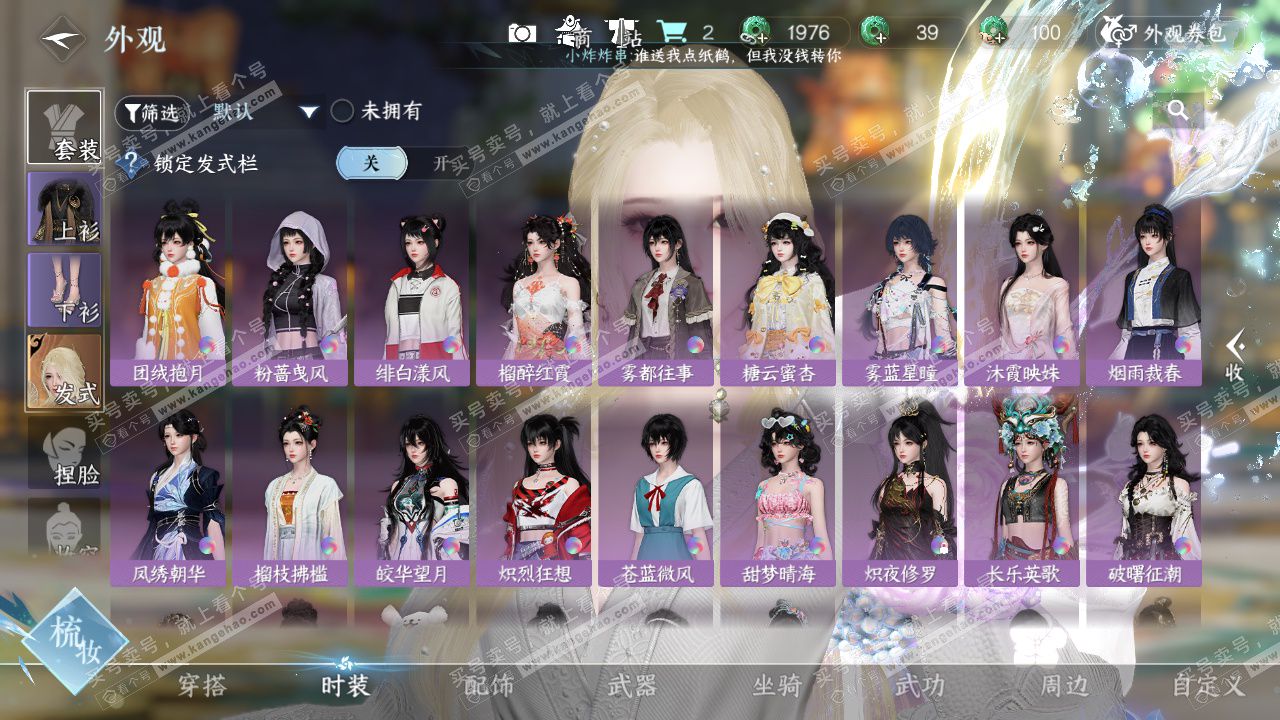Tick the 未拥有 checkbox

343,111
